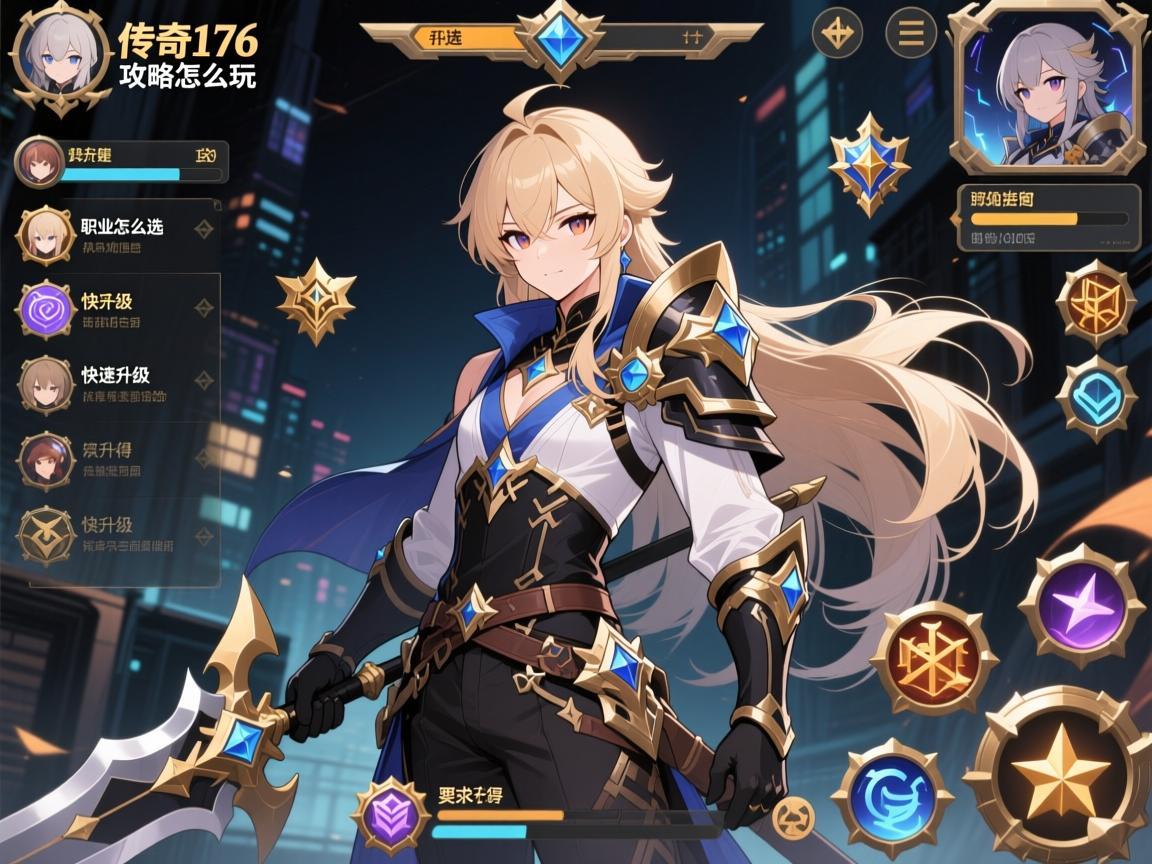
Task: Click the blue and gold shield badge
Action: 868,163
